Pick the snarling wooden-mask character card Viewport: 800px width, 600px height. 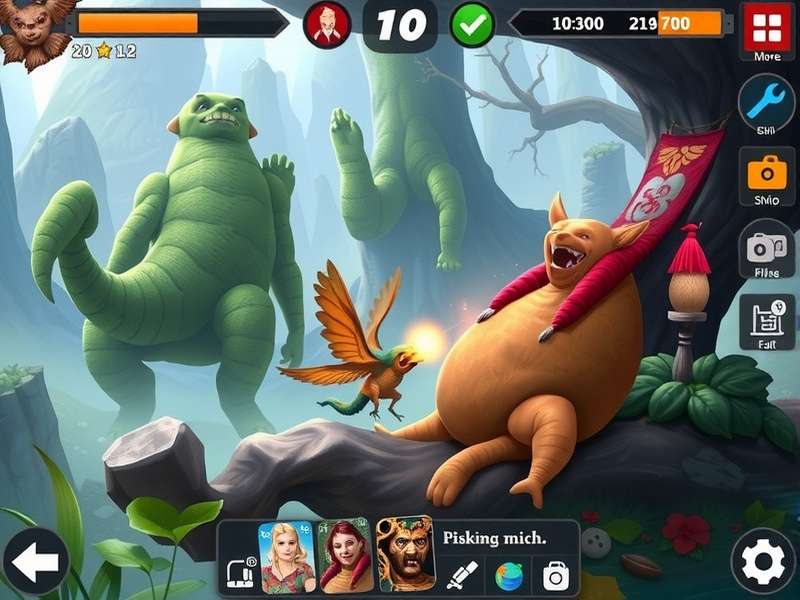click(x=406, y=553)
